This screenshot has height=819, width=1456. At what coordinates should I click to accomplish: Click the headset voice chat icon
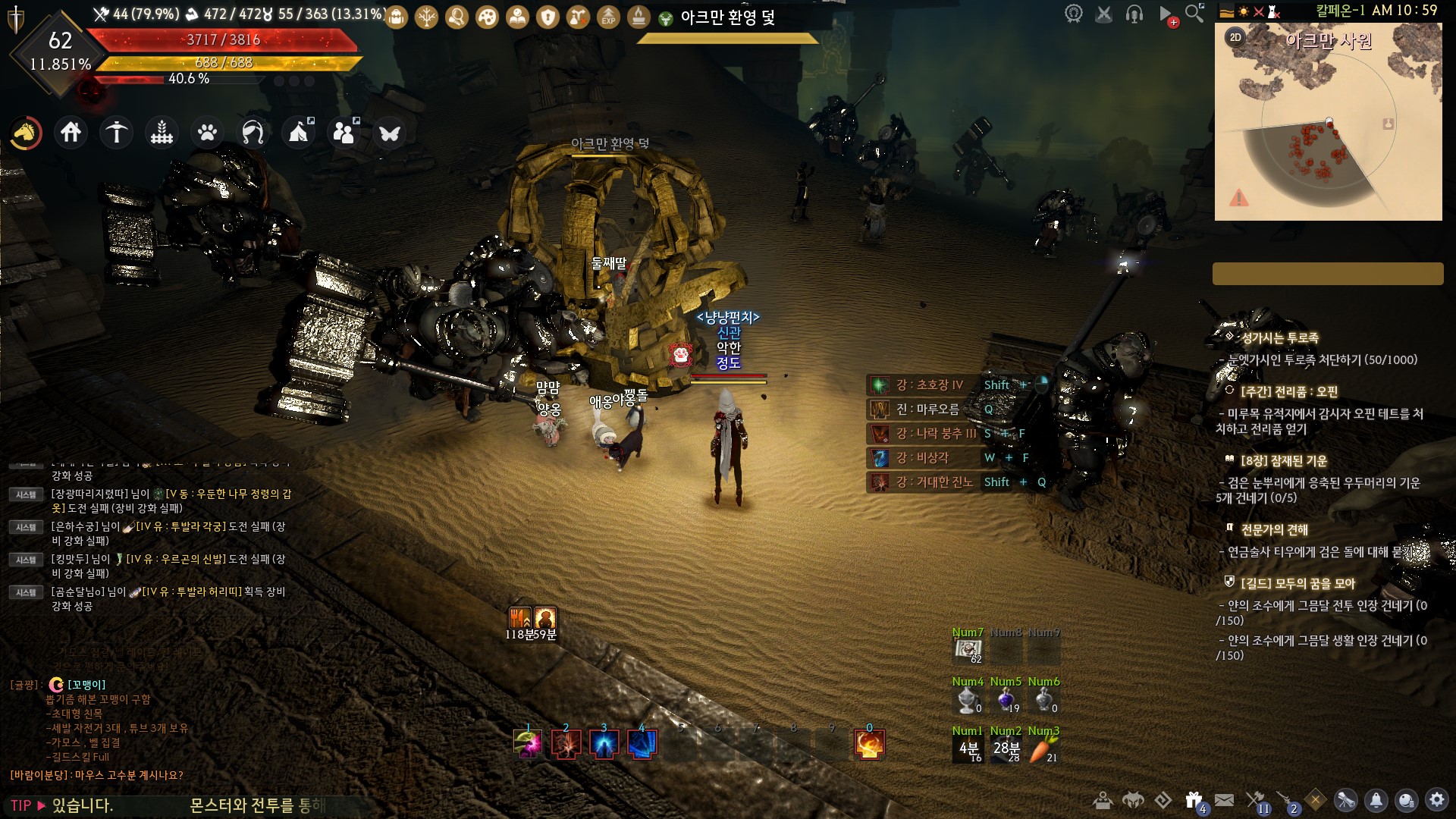tap(1134, 14)
